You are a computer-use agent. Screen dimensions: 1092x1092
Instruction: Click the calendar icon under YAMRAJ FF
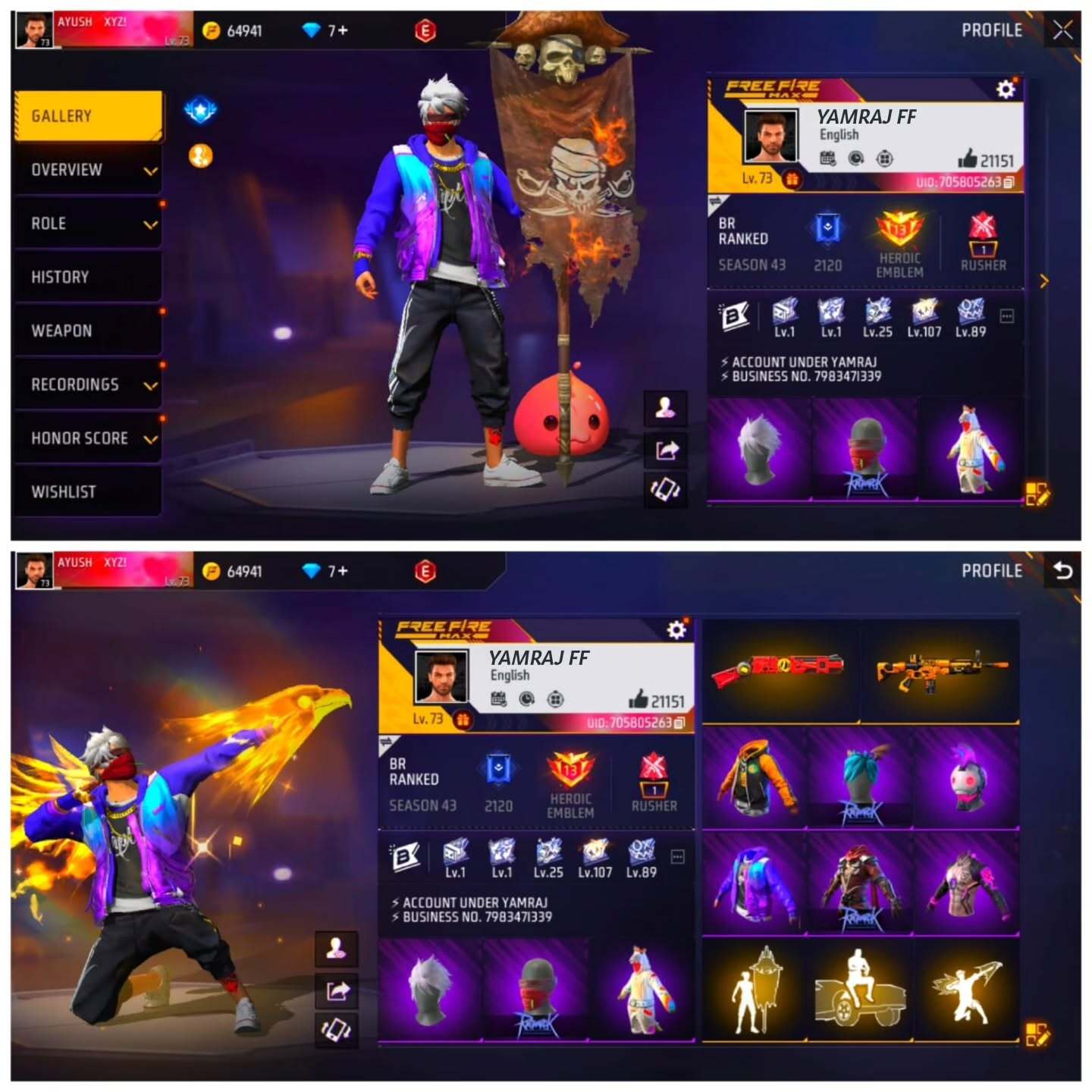point(827,159)
